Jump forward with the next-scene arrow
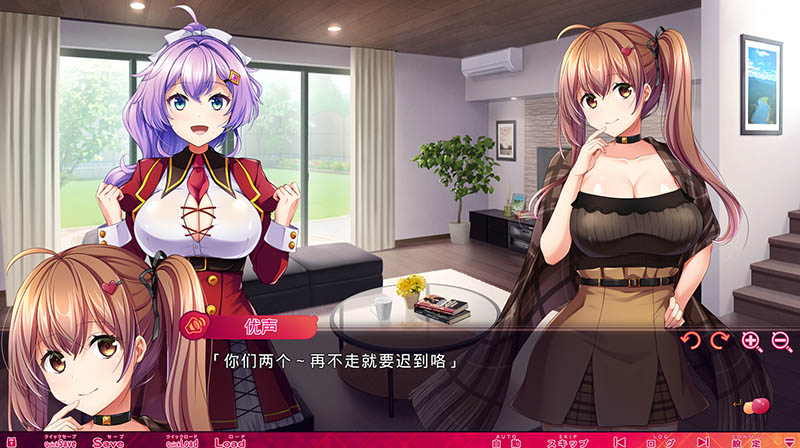The width and height of the screenshot is (800, 448). (x=703, y=441)
